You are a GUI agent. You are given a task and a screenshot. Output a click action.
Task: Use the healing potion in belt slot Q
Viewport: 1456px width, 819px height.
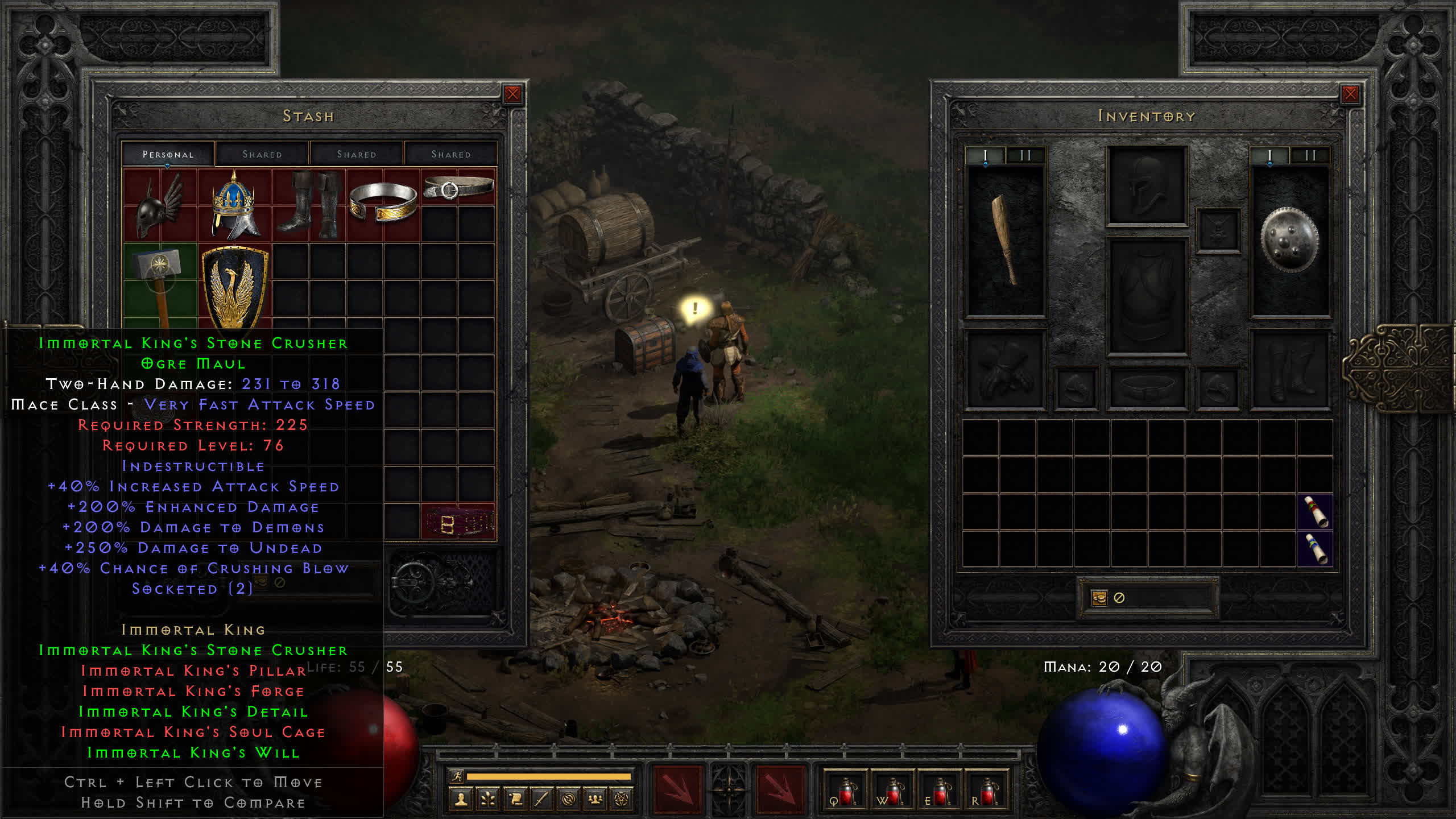click(x=846, y=792)
